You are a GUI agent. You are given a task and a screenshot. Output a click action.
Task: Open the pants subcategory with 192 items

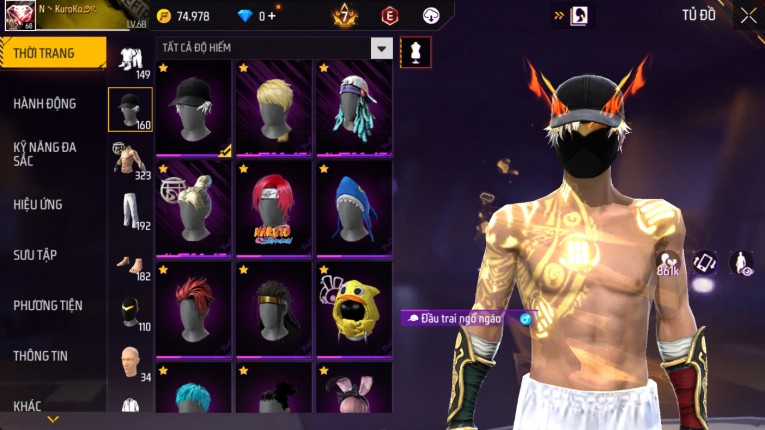[x=130, y=212]
